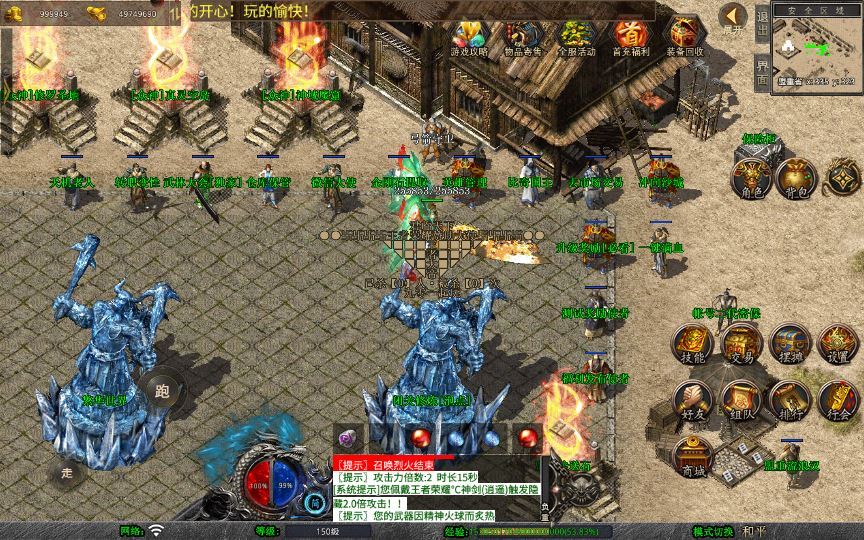Open the 角色 character sheet

click(x=751, y=177)
